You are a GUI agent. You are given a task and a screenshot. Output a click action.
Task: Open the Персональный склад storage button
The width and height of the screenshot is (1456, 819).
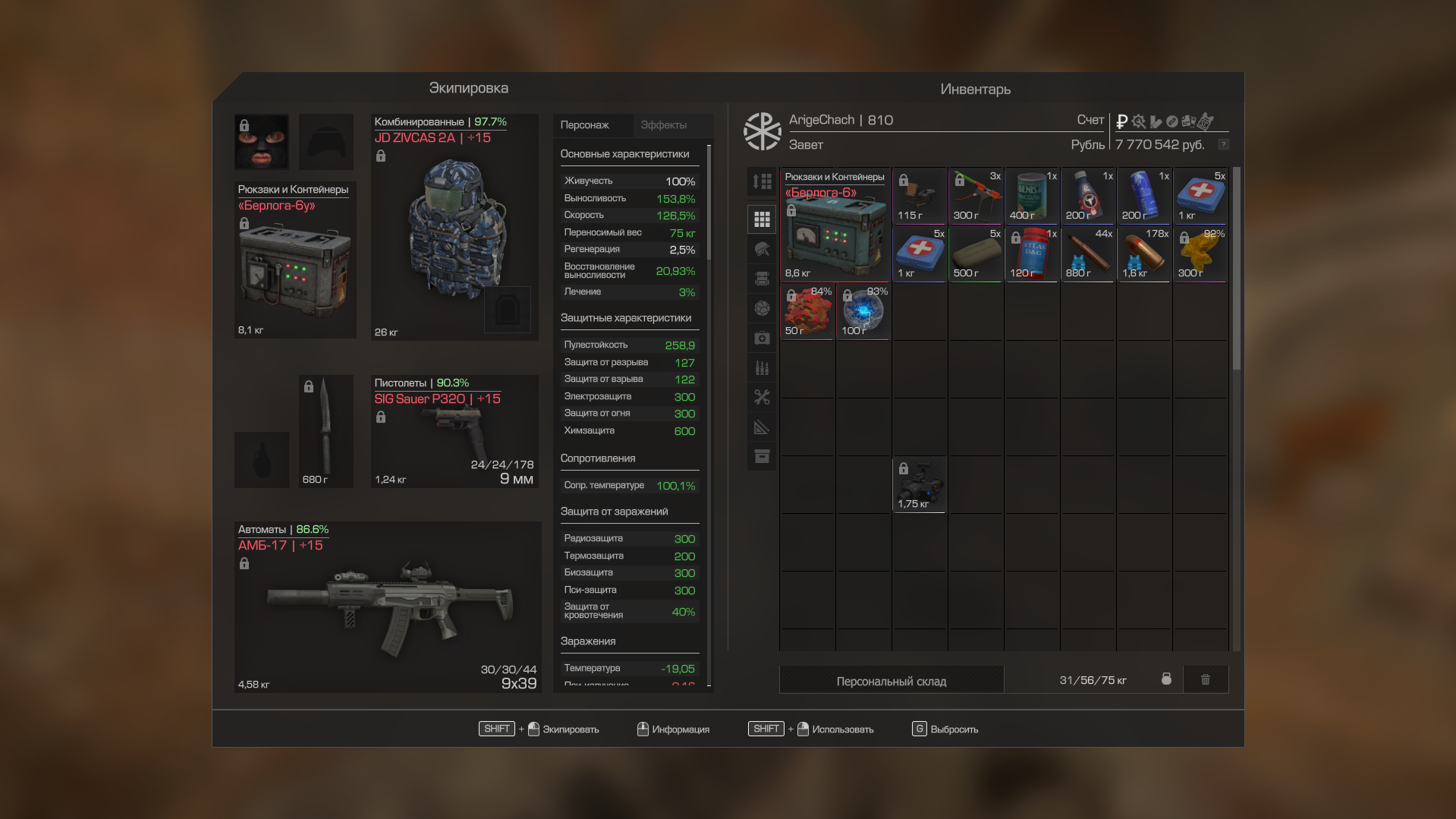(891, 680)
